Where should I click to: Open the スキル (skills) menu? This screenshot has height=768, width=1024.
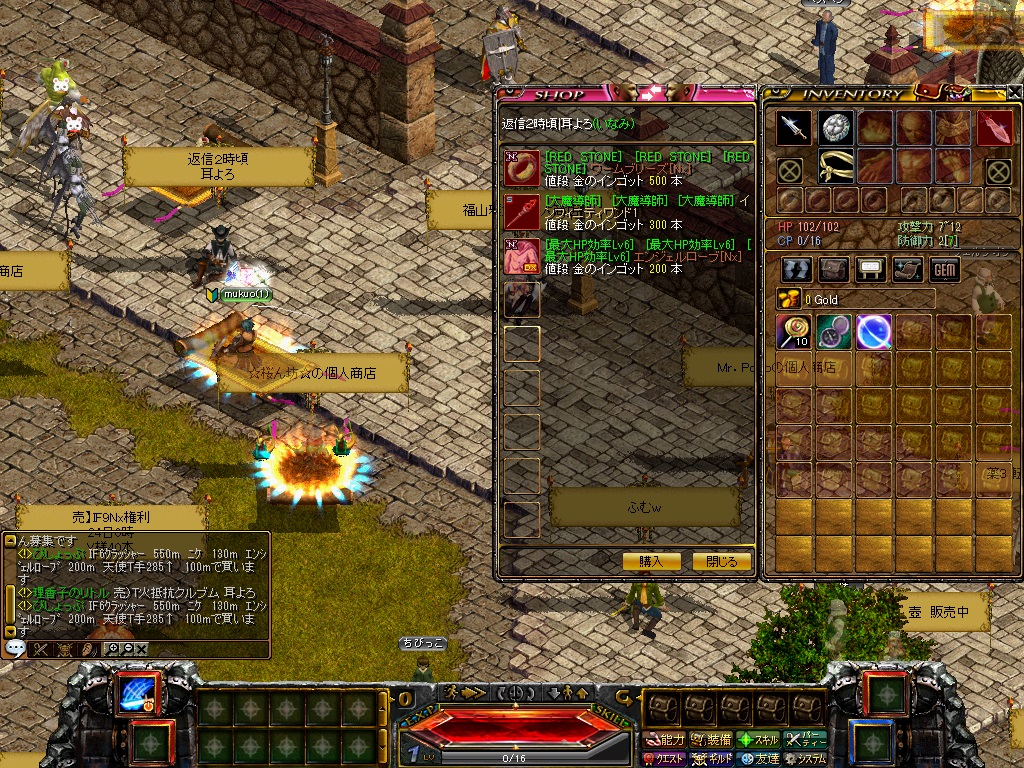pyautogui.click(x=758, y=740)
